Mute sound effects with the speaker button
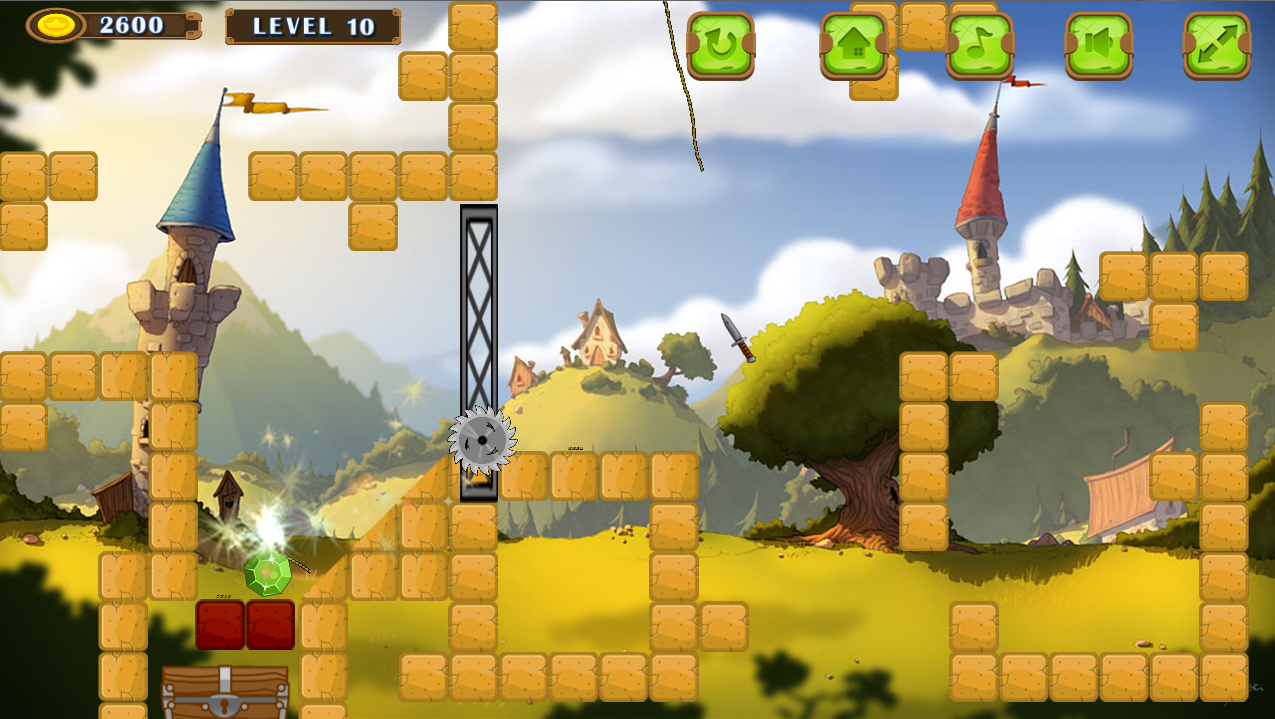Screen dimensions: 1275x719 coord(1099,45)
